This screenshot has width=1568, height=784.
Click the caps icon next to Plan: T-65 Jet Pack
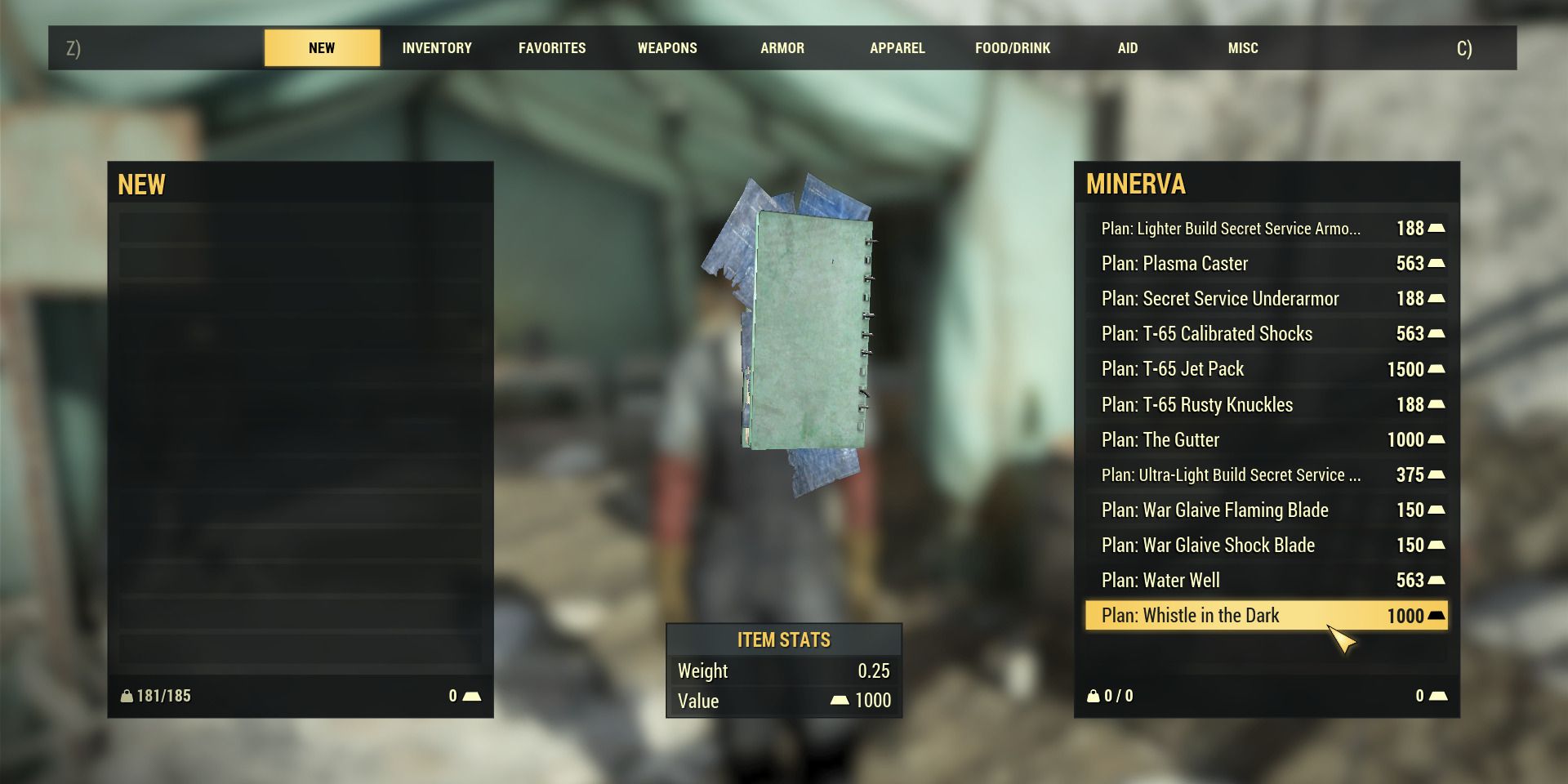(x=1438, y=369)
